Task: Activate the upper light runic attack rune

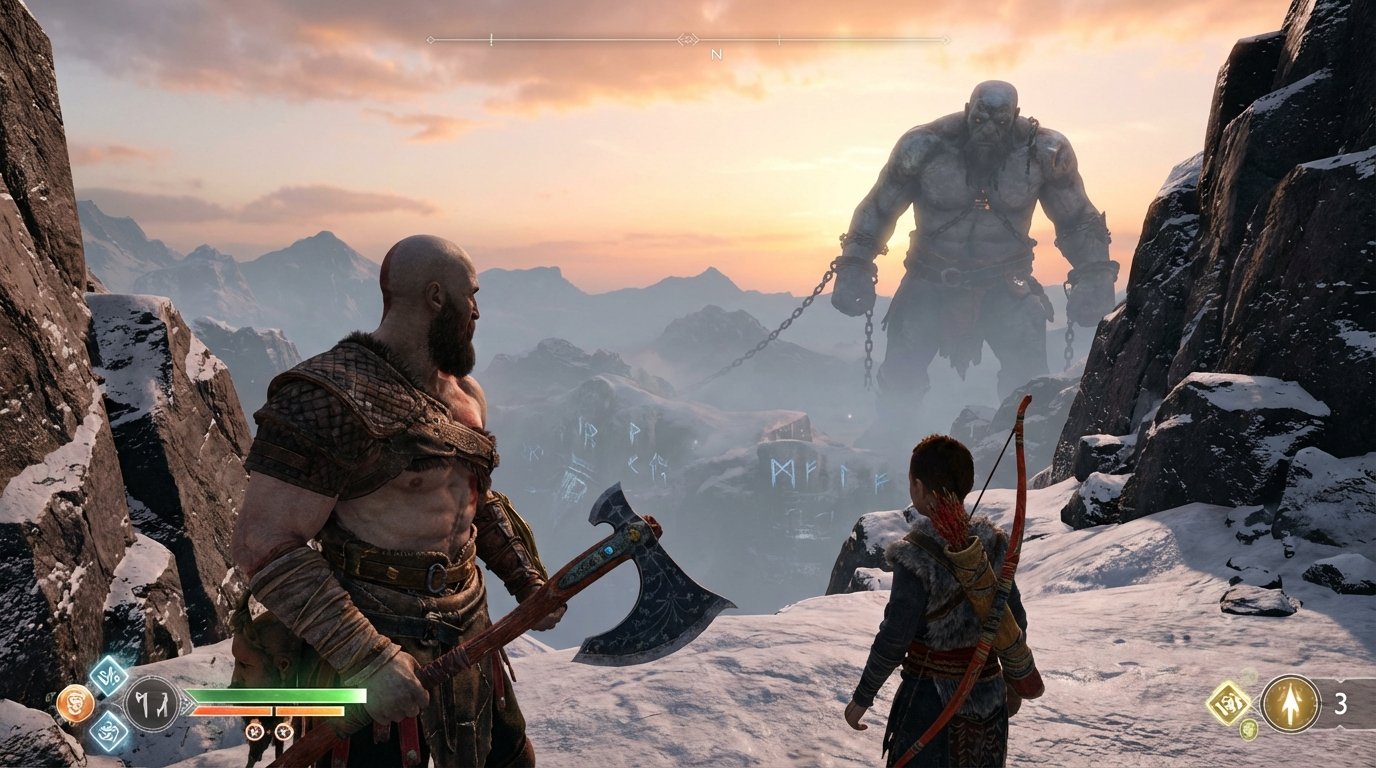Action: pos(109,677)
